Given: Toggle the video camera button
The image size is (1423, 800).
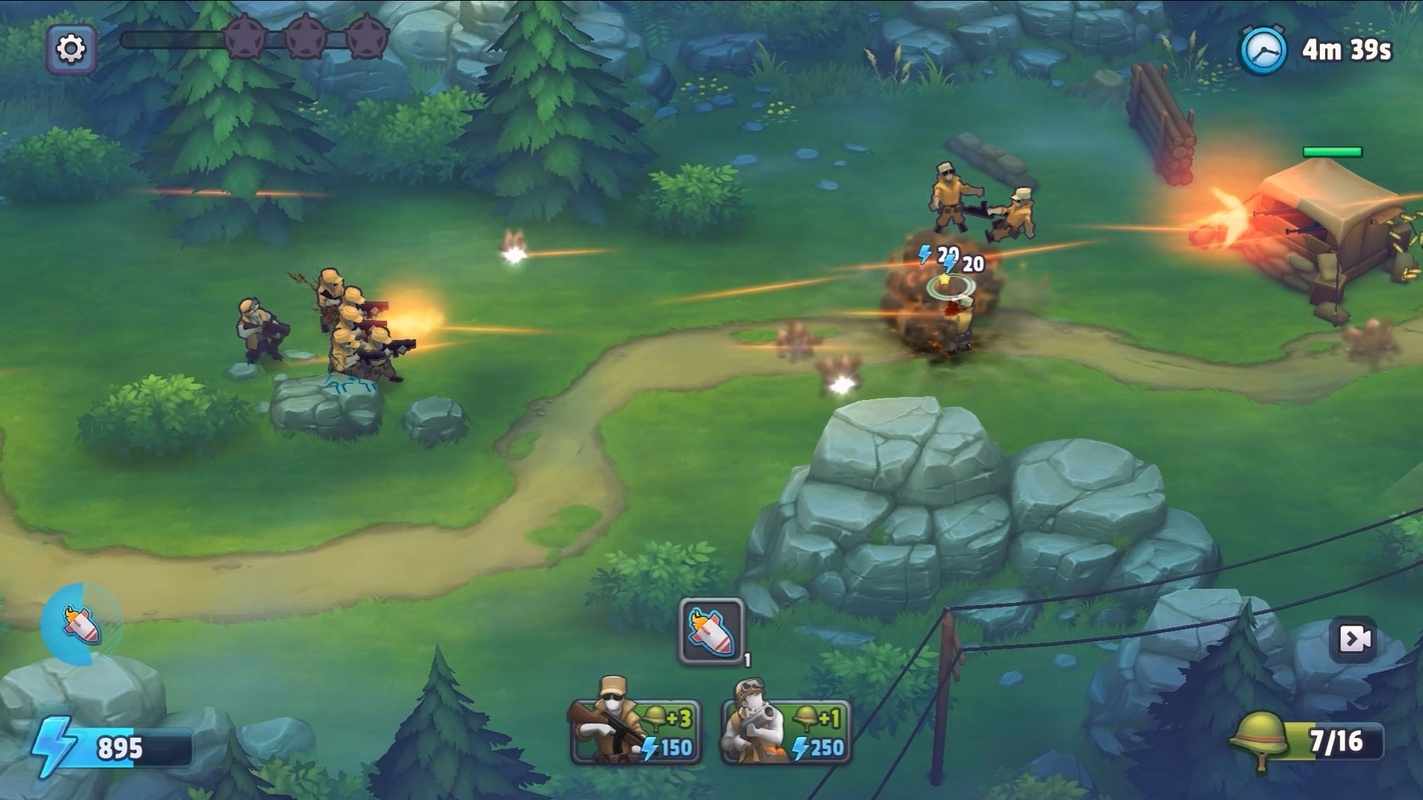Looking at the screenshot, I should [1353, 639].
